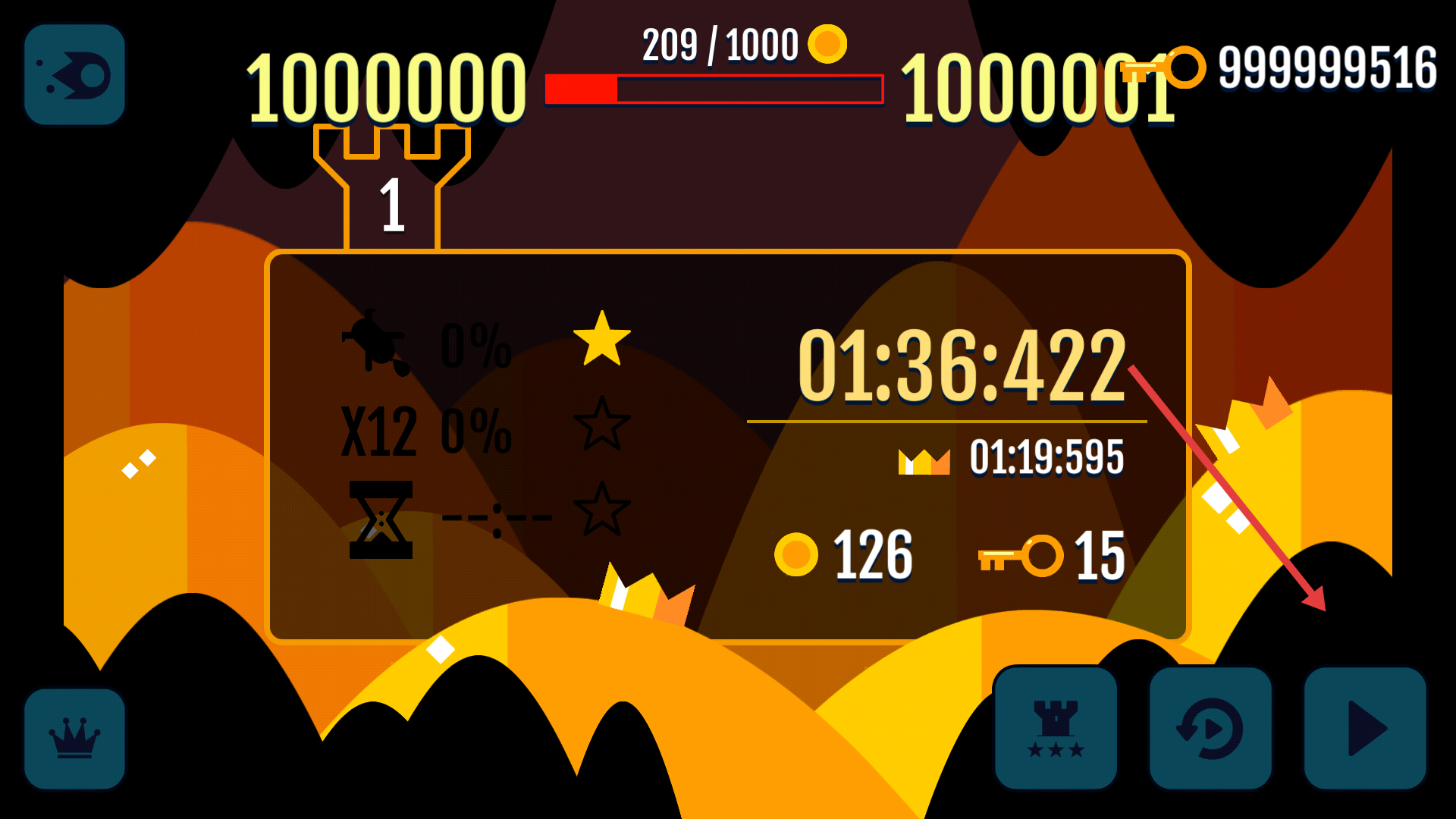Image resolution: width=1456 pixels, height=819 pixels.
Task: Open the comet icon button
Action: 74,74
